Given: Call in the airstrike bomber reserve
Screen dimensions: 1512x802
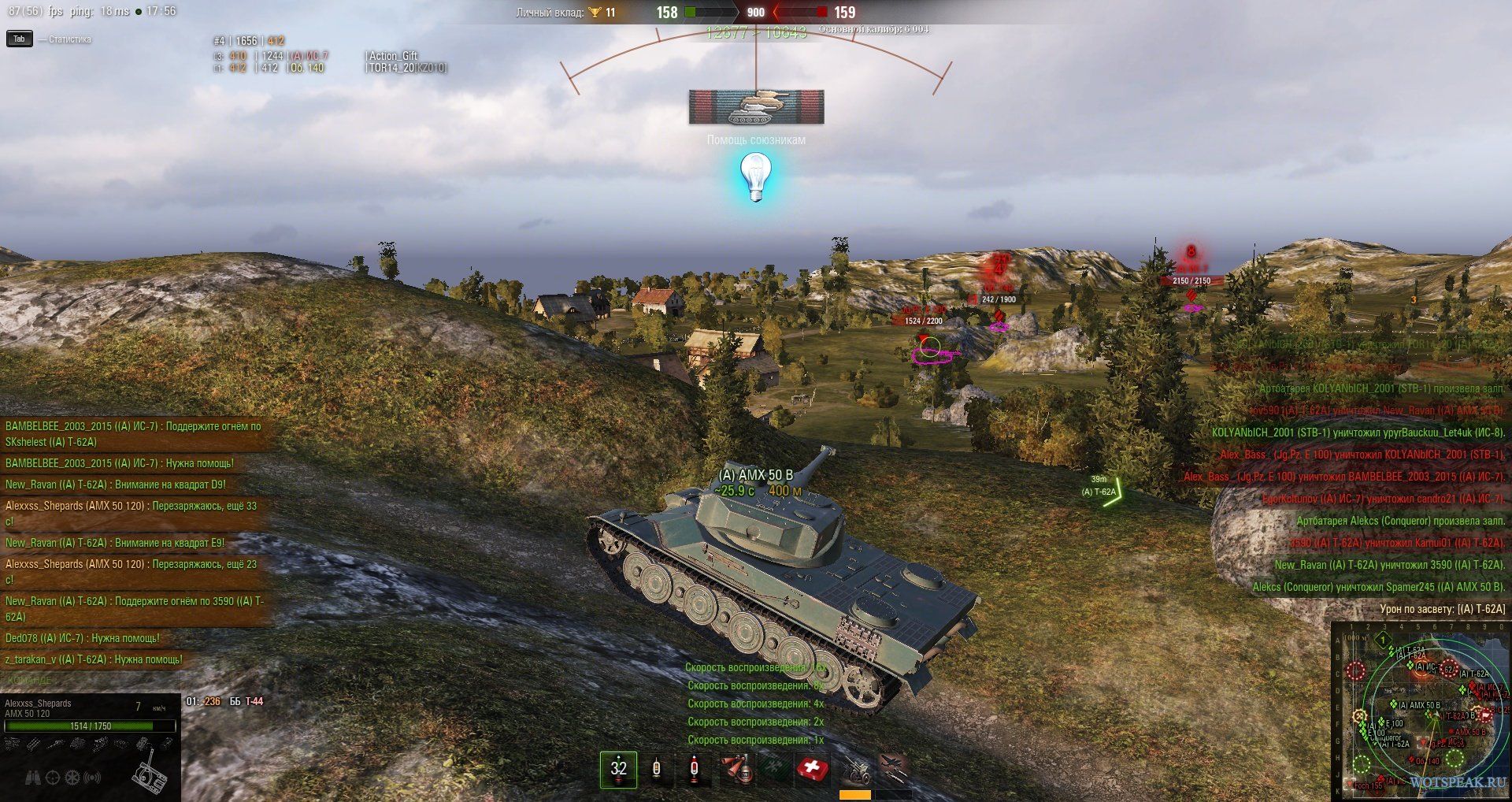Looking at the screenshot, I should click(893, 767).
